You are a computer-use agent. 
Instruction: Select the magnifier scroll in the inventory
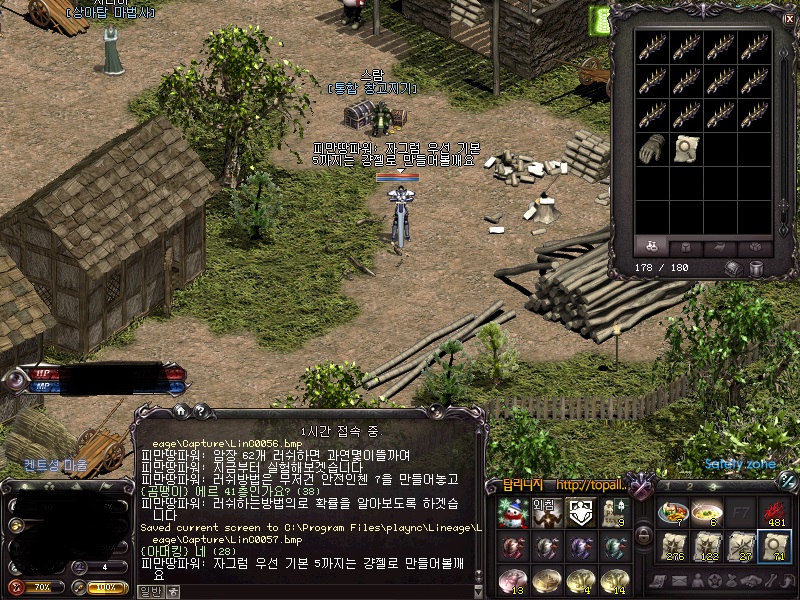tap(687, 147)
